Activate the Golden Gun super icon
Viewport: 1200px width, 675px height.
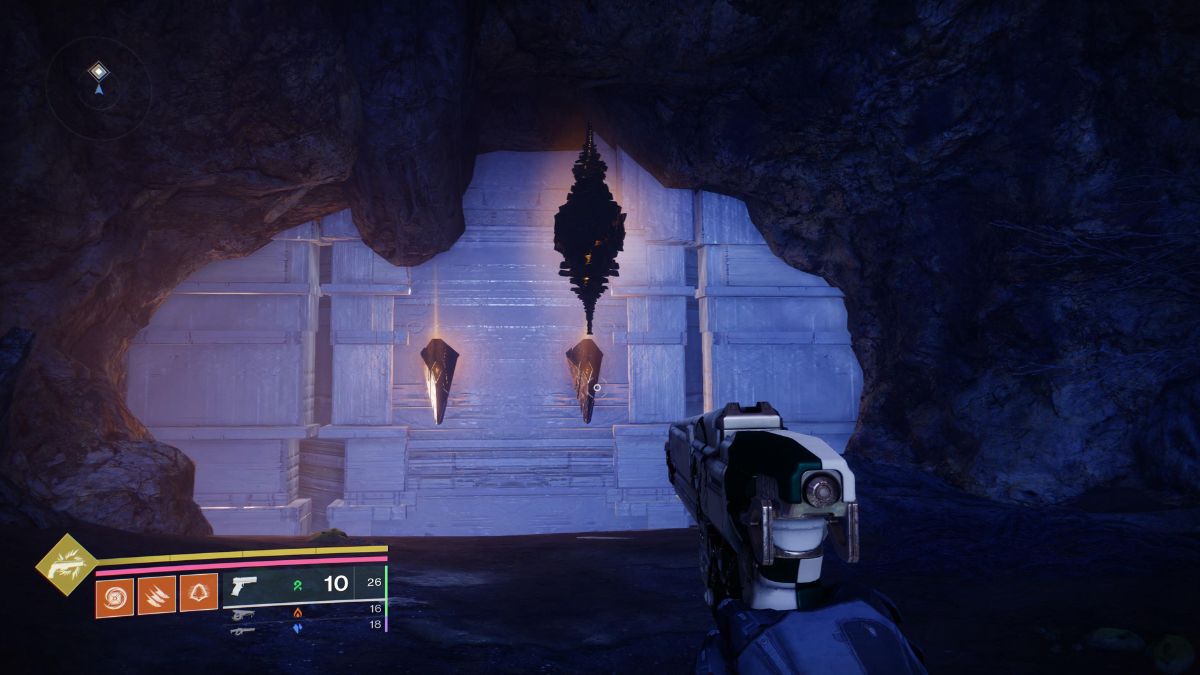coord(66,564)
